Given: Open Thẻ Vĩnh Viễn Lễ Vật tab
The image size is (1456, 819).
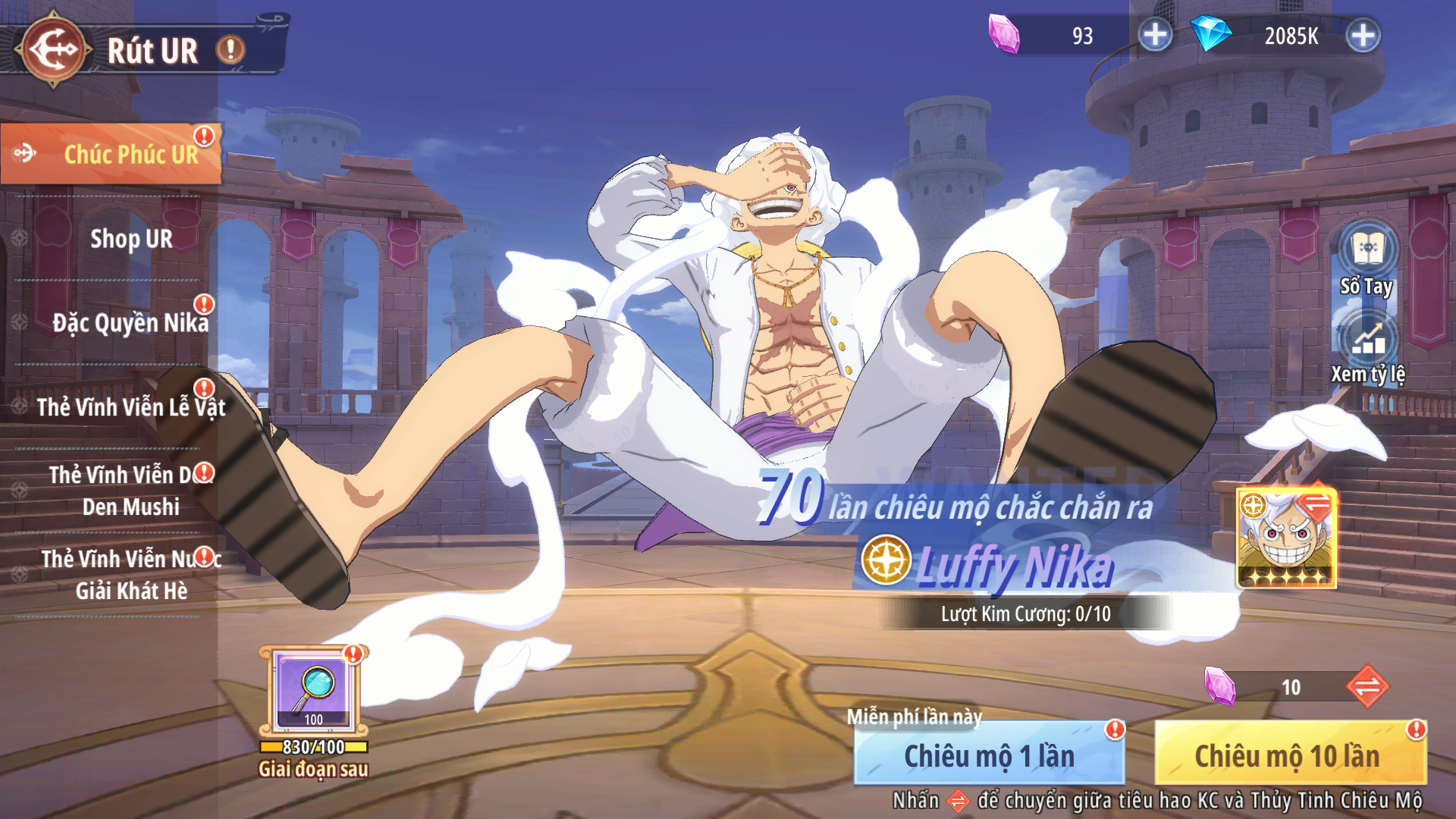Looking at the screenshot, I should pyautogui.click(x=130, y=407).
